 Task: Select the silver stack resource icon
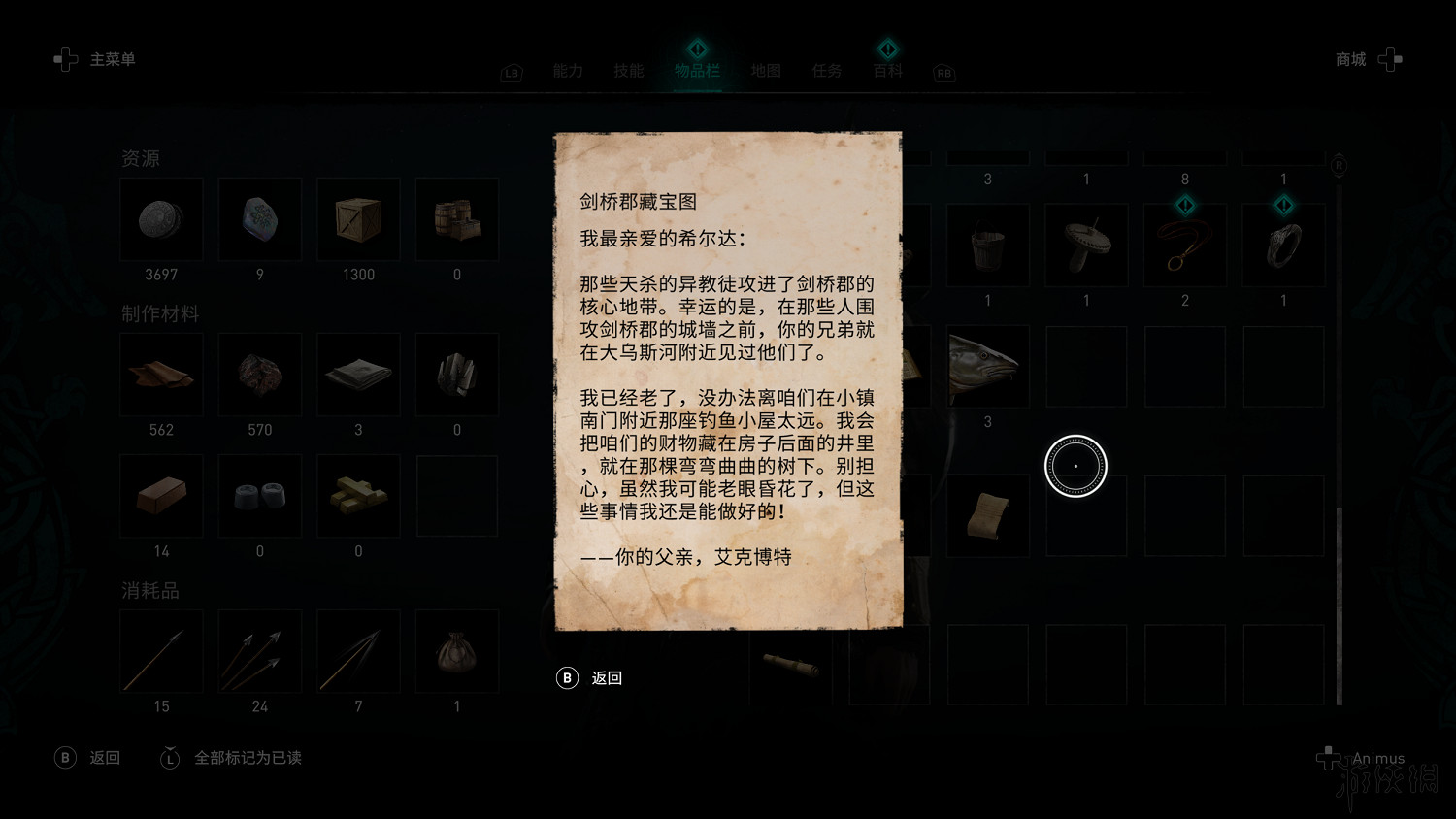pyautogui.click(x=161, y=219)
